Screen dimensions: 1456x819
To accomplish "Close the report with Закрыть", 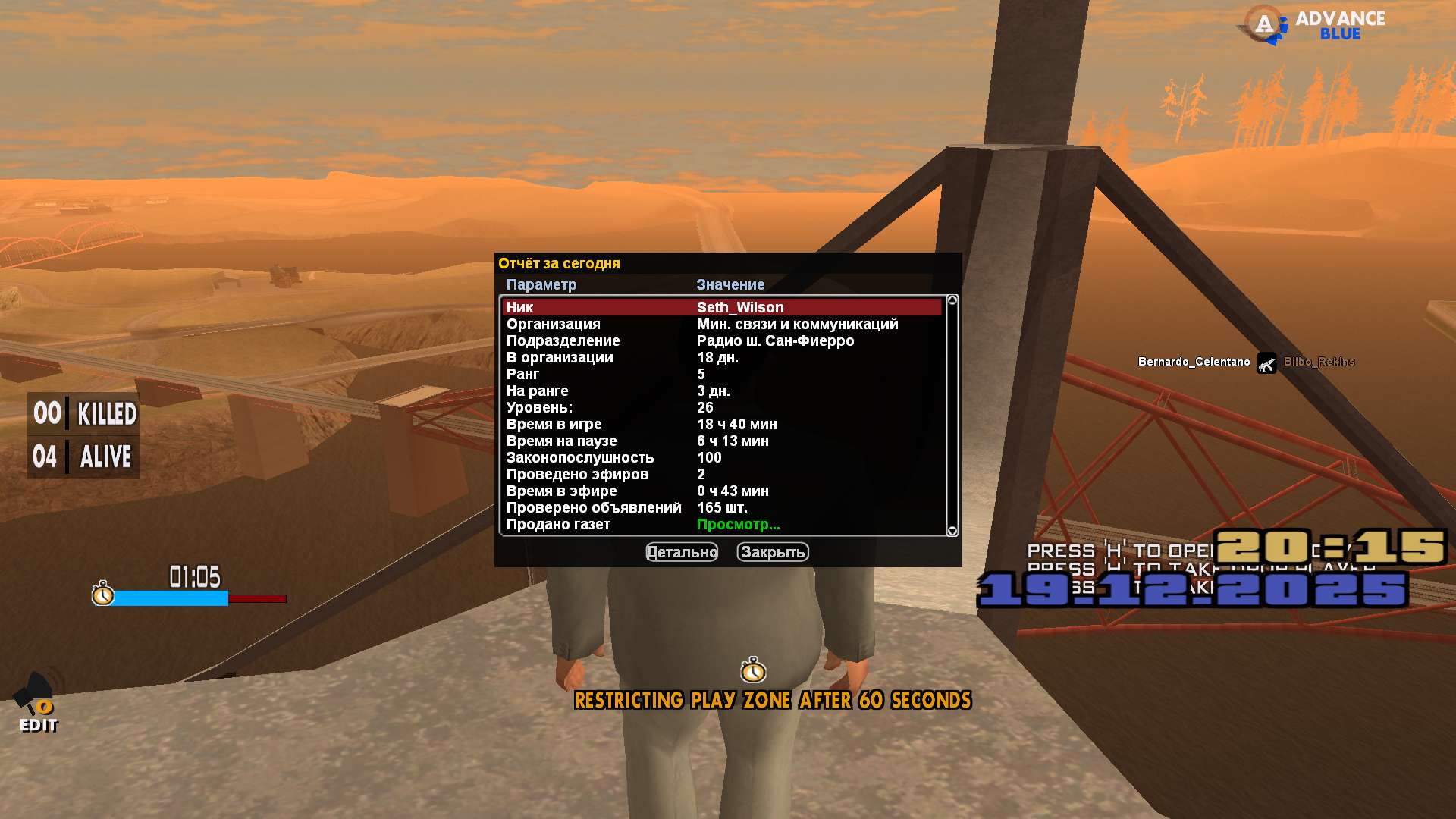I will pos(772,552).
